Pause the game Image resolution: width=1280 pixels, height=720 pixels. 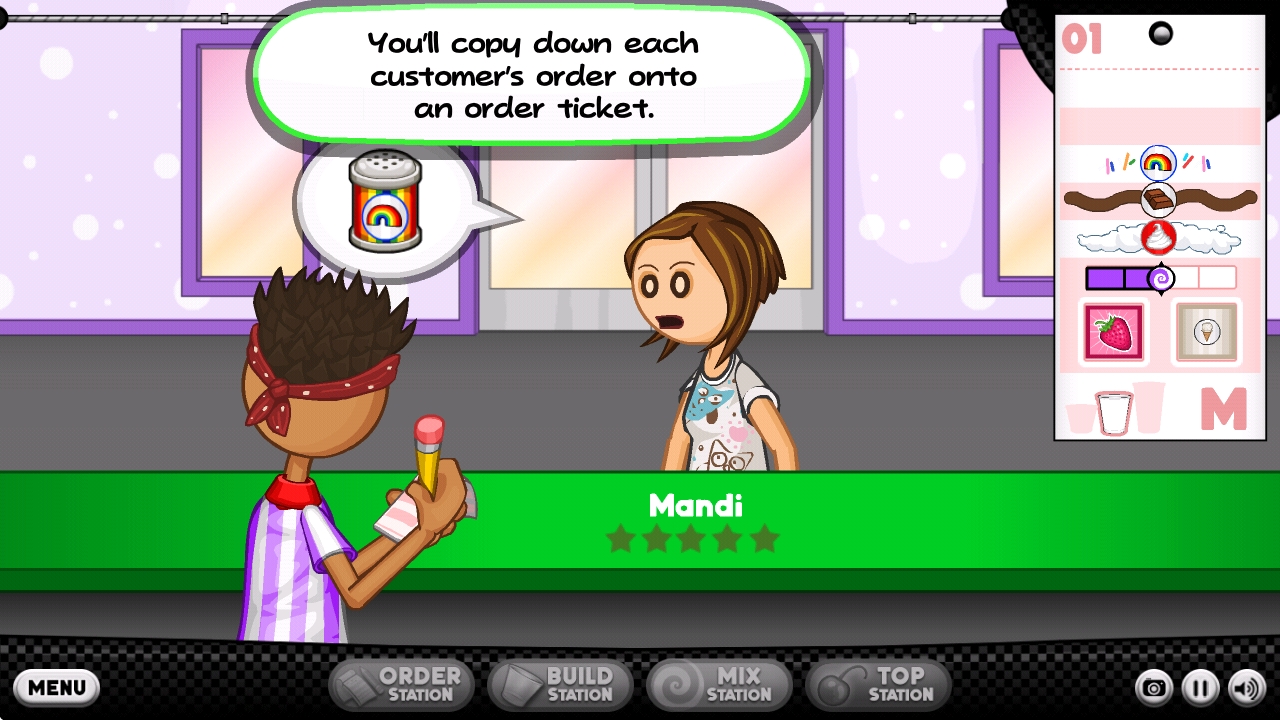point(1201,688)
